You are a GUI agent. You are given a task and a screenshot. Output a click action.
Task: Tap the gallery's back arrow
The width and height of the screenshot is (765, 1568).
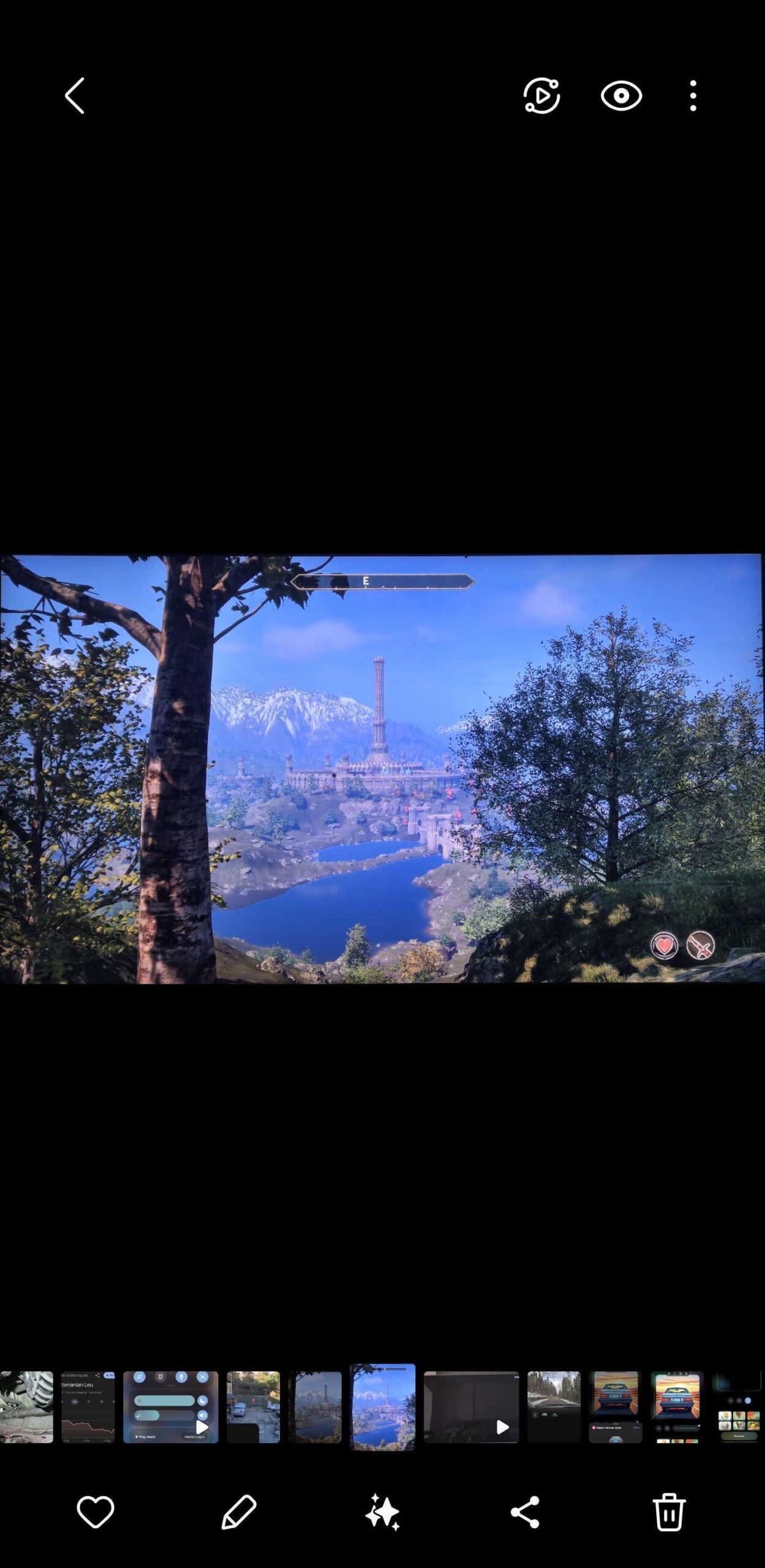(75, 96)
